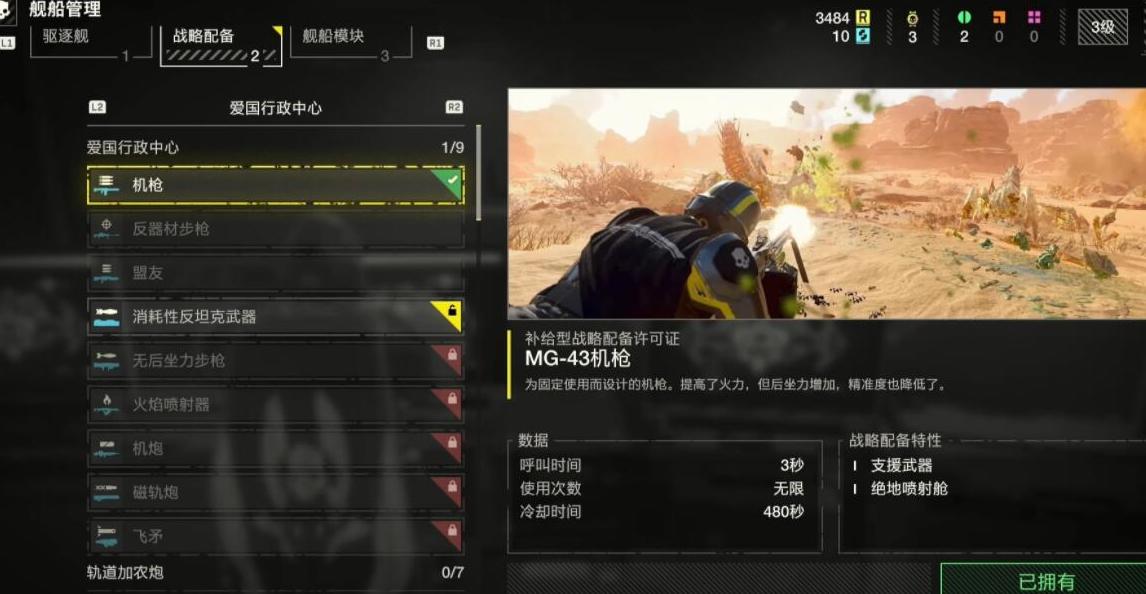
Task: Choose the 火焰喷射器 stratagem
Action: click(x=275, y=405)
